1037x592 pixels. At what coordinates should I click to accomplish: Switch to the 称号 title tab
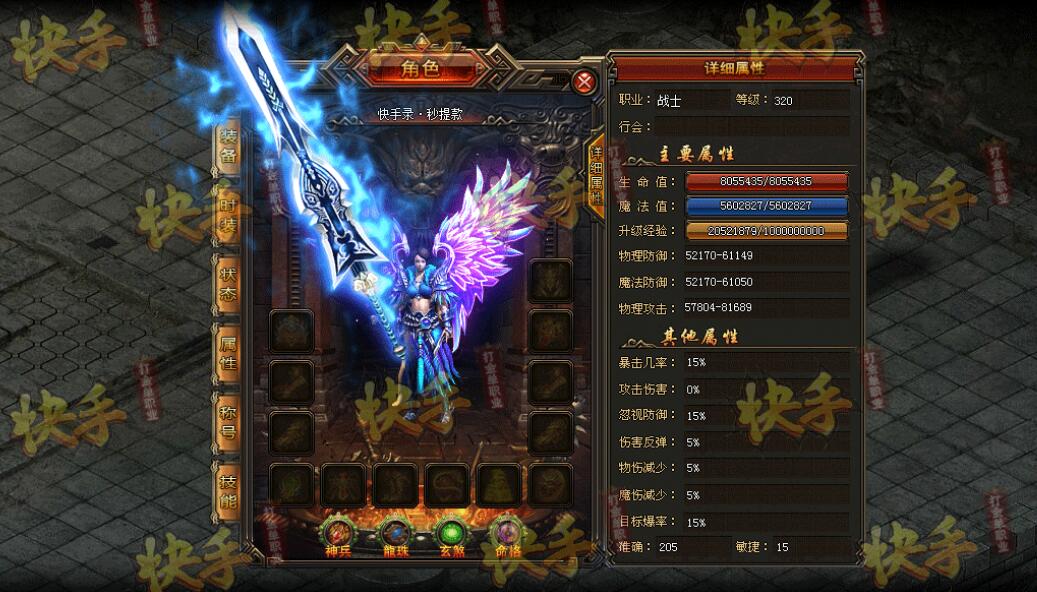(229, 421)
